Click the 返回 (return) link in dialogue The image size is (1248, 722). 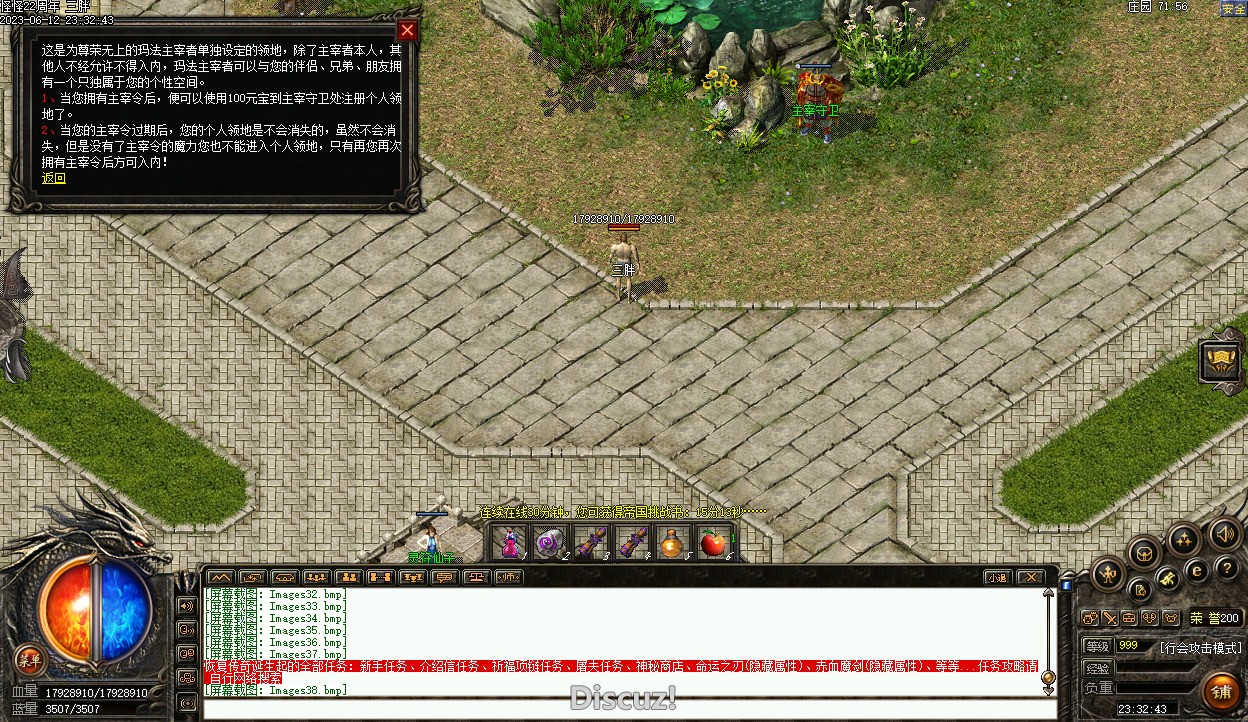tap(53, 179)
